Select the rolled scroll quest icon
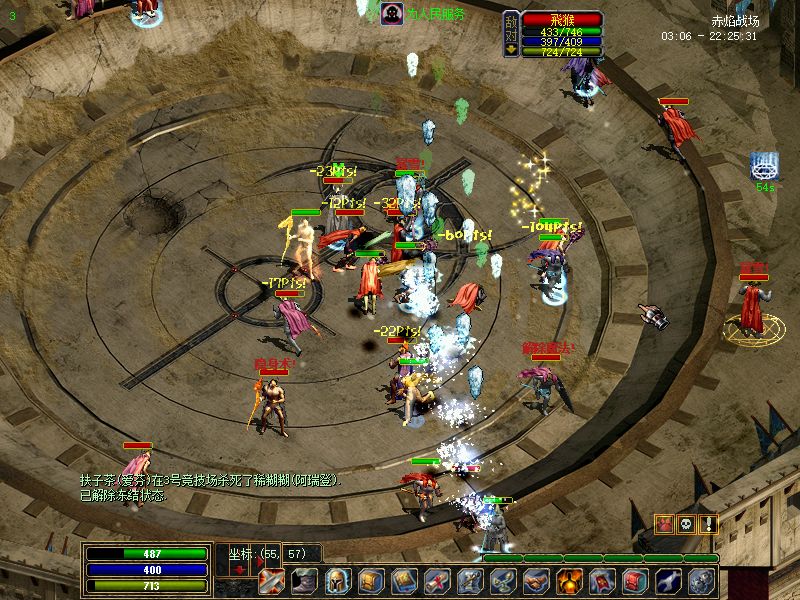Viewport: 800px width, 600px height. point(437,582)
